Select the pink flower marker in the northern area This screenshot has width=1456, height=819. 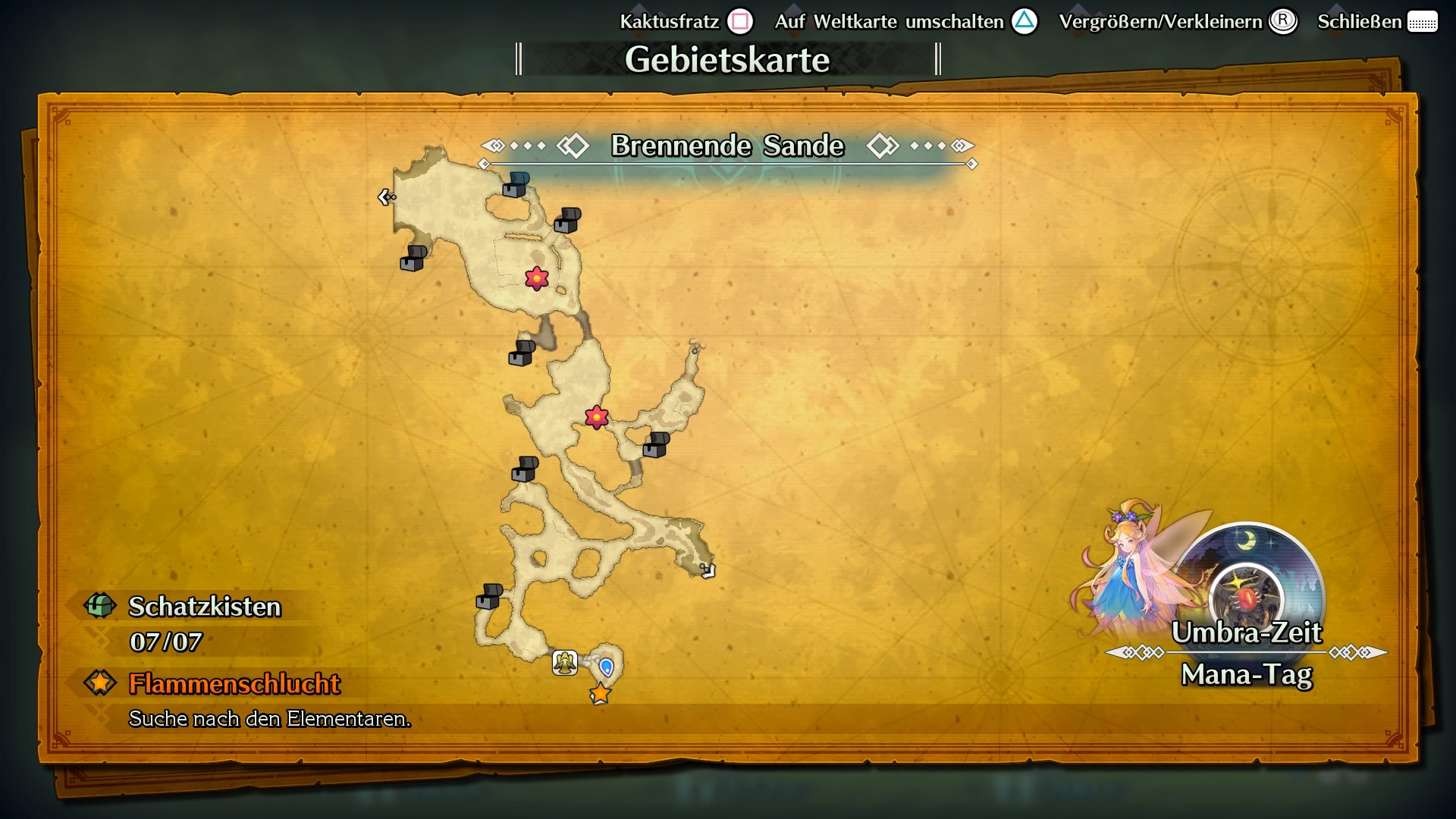[535, 278]
